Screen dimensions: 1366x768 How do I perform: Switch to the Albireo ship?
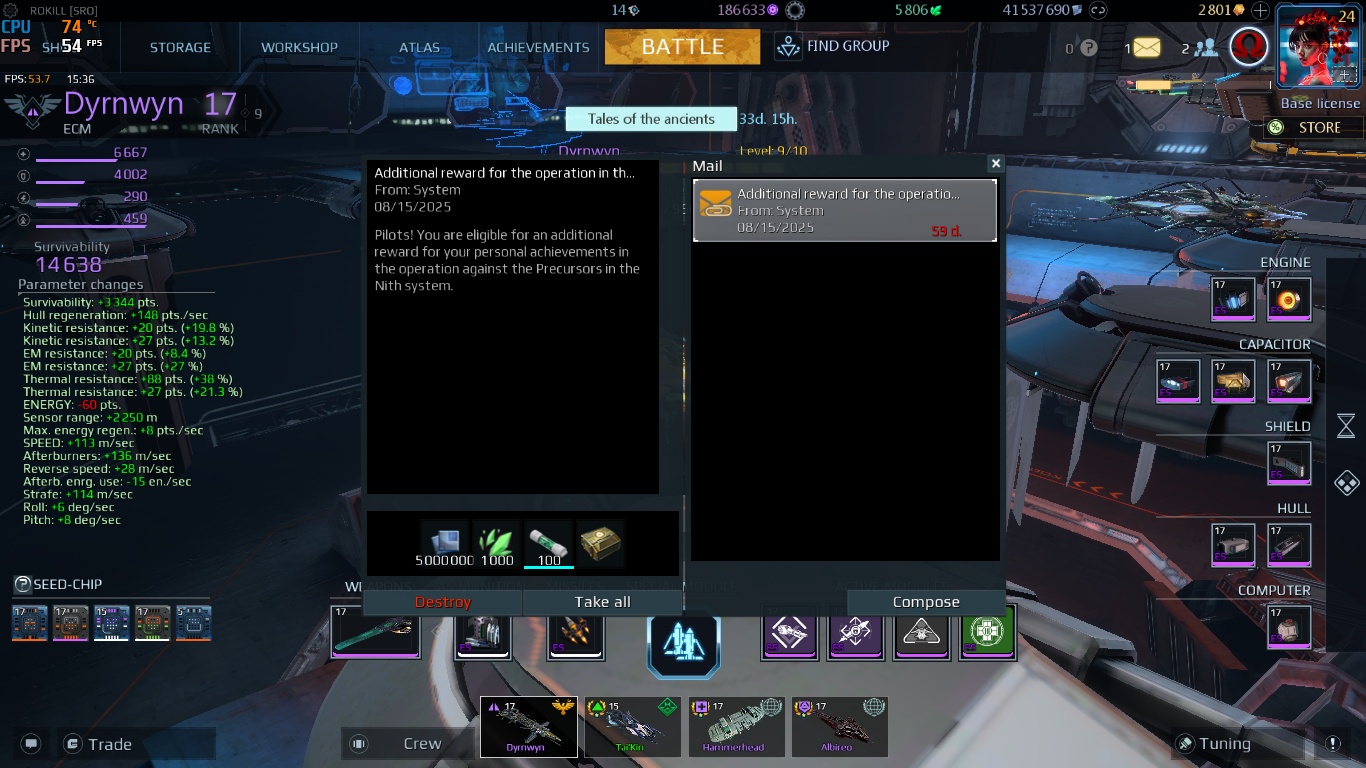coord(839,727)
